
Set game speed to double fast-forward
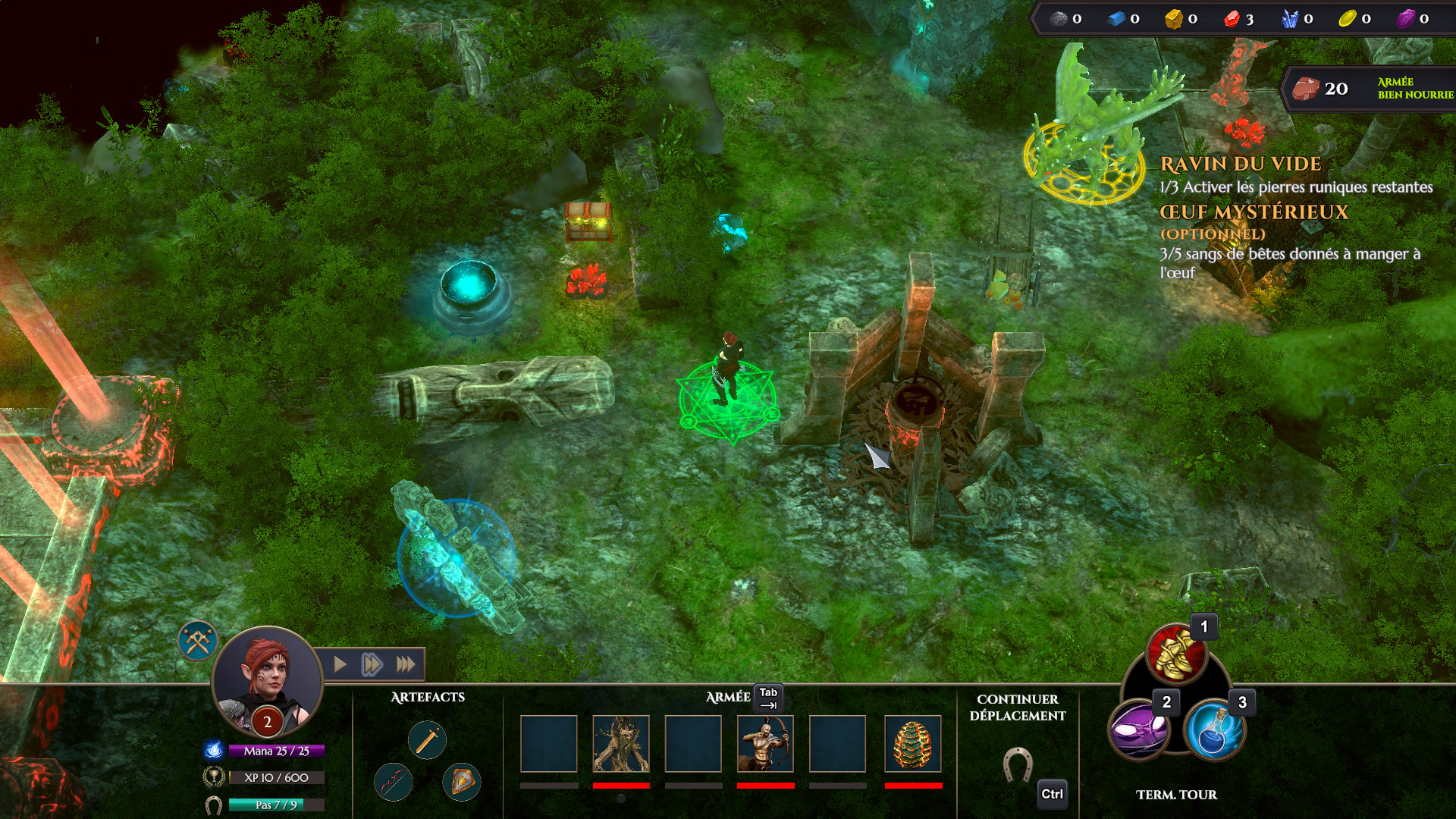click(372, 665)
